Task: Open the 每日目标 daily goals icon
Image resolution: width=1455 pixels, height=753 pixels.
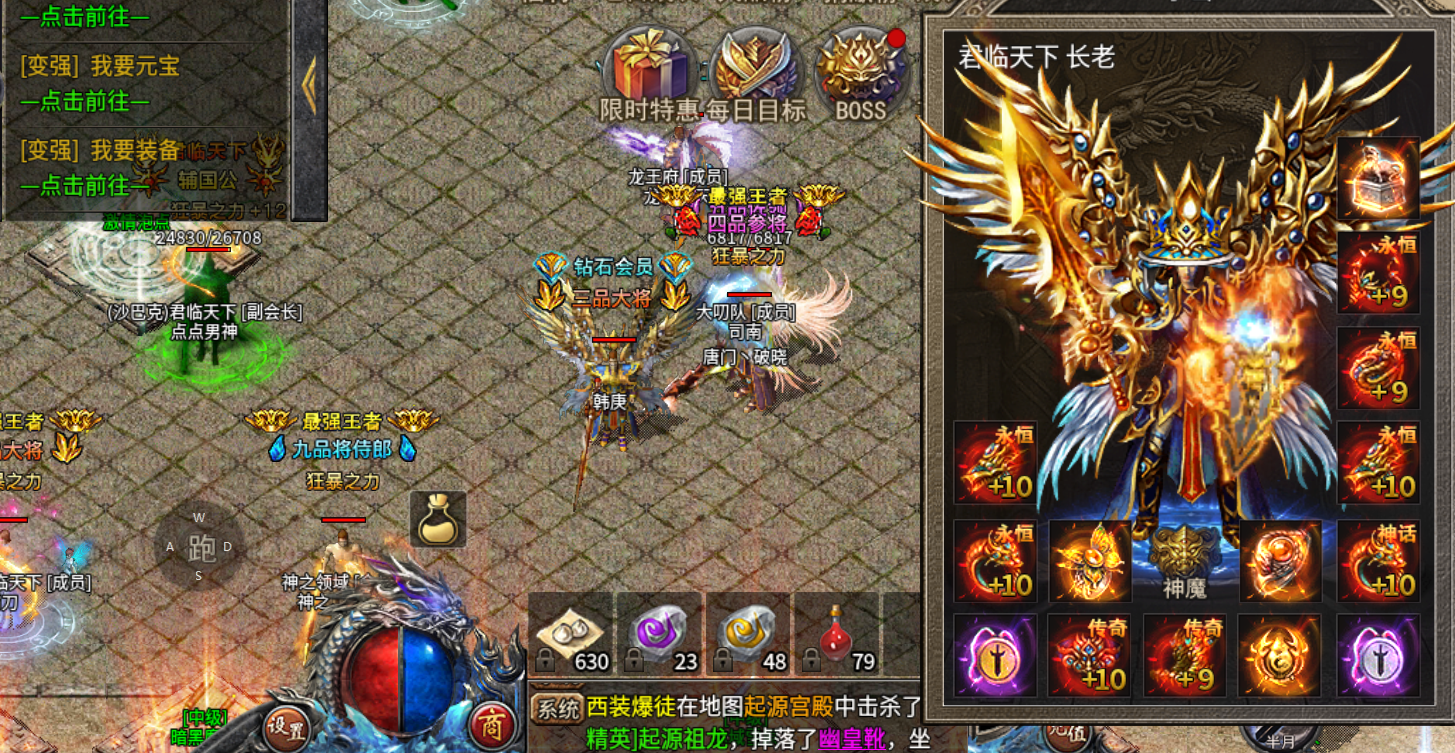Action: click(x=756, y=66)
